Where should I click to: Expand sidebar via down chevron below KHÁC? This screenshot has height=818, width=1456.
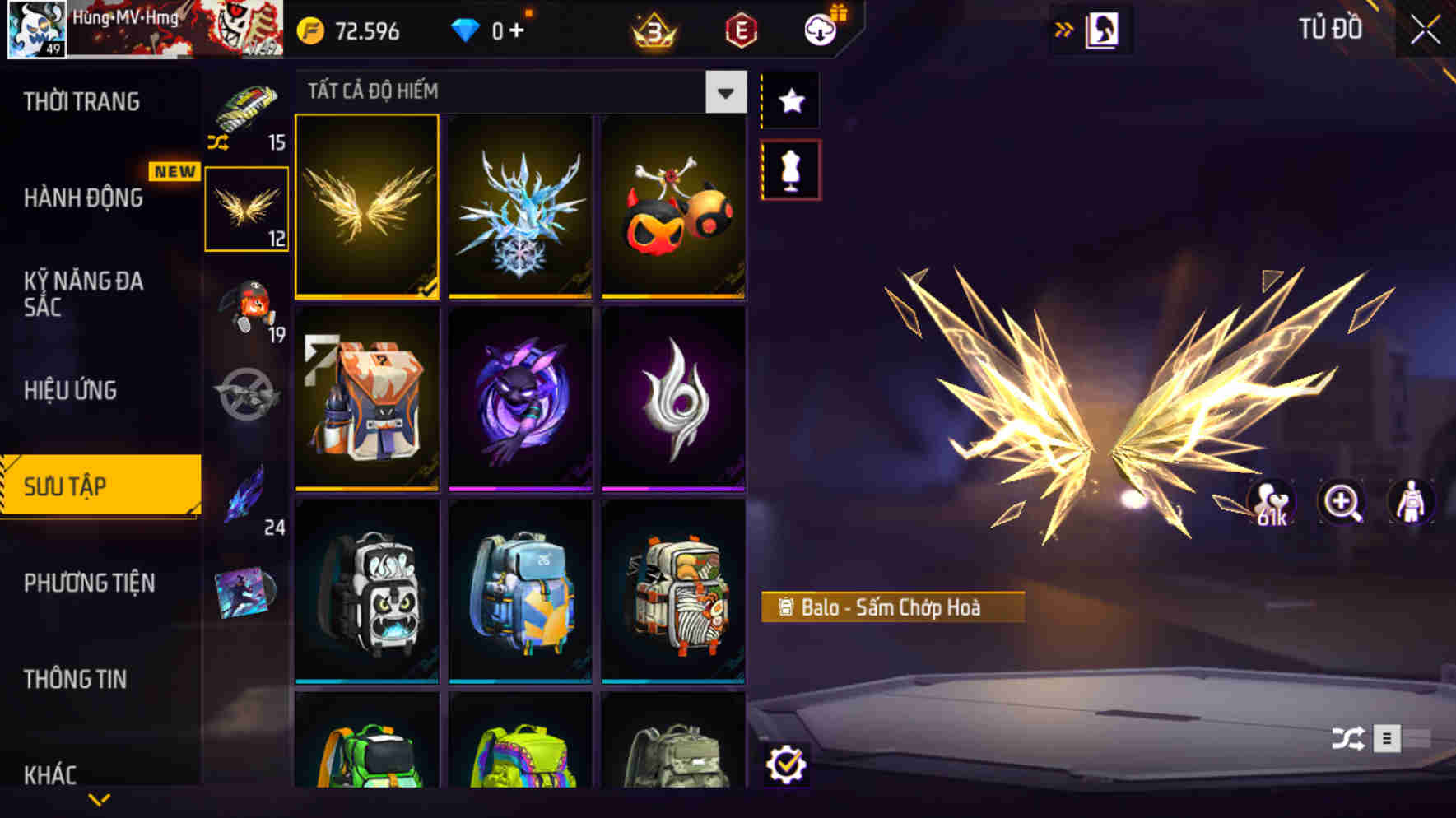99,798
